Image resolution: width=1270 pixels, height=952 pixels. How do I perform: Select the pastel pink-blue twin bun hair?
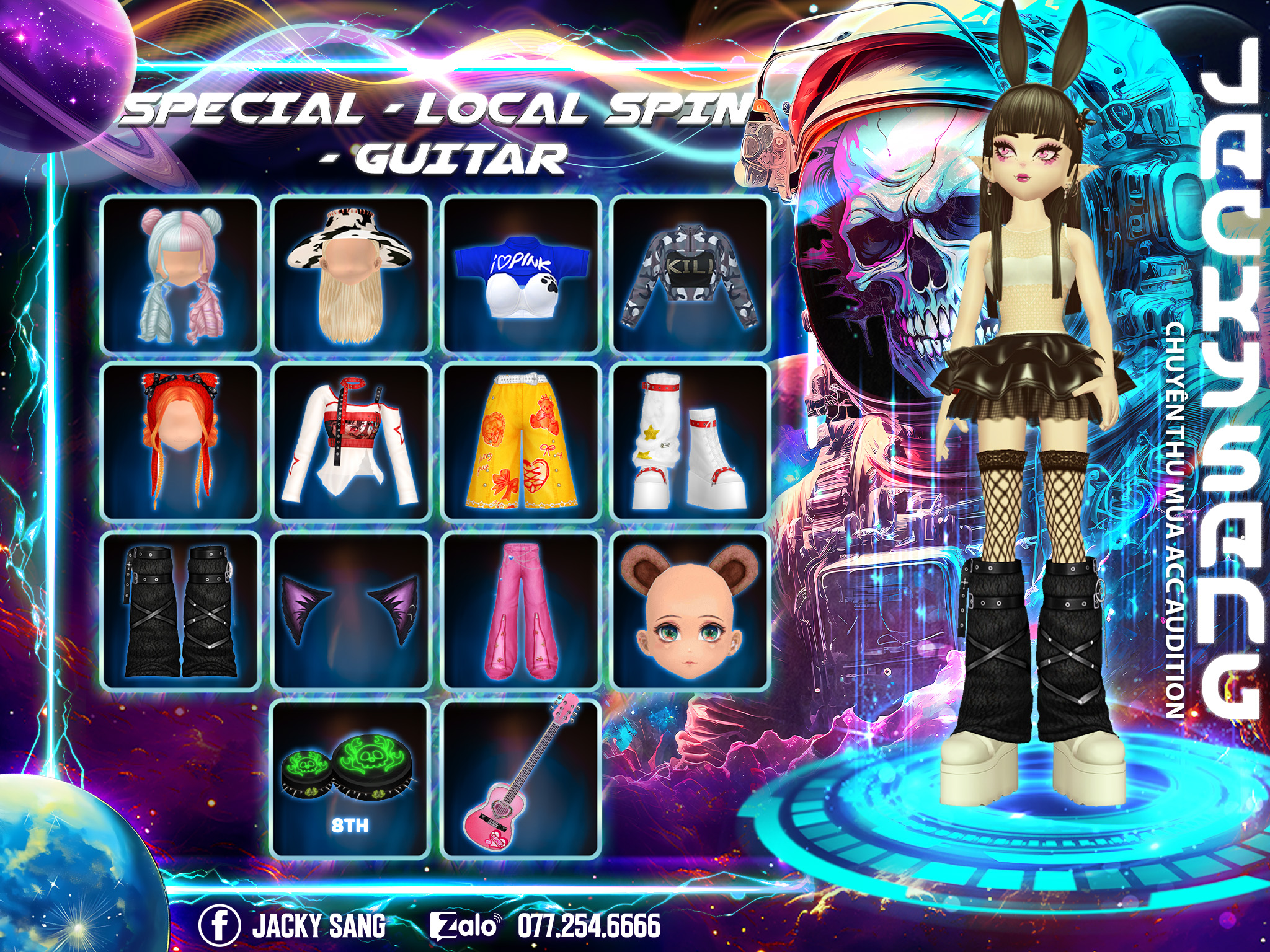point(180,275)
